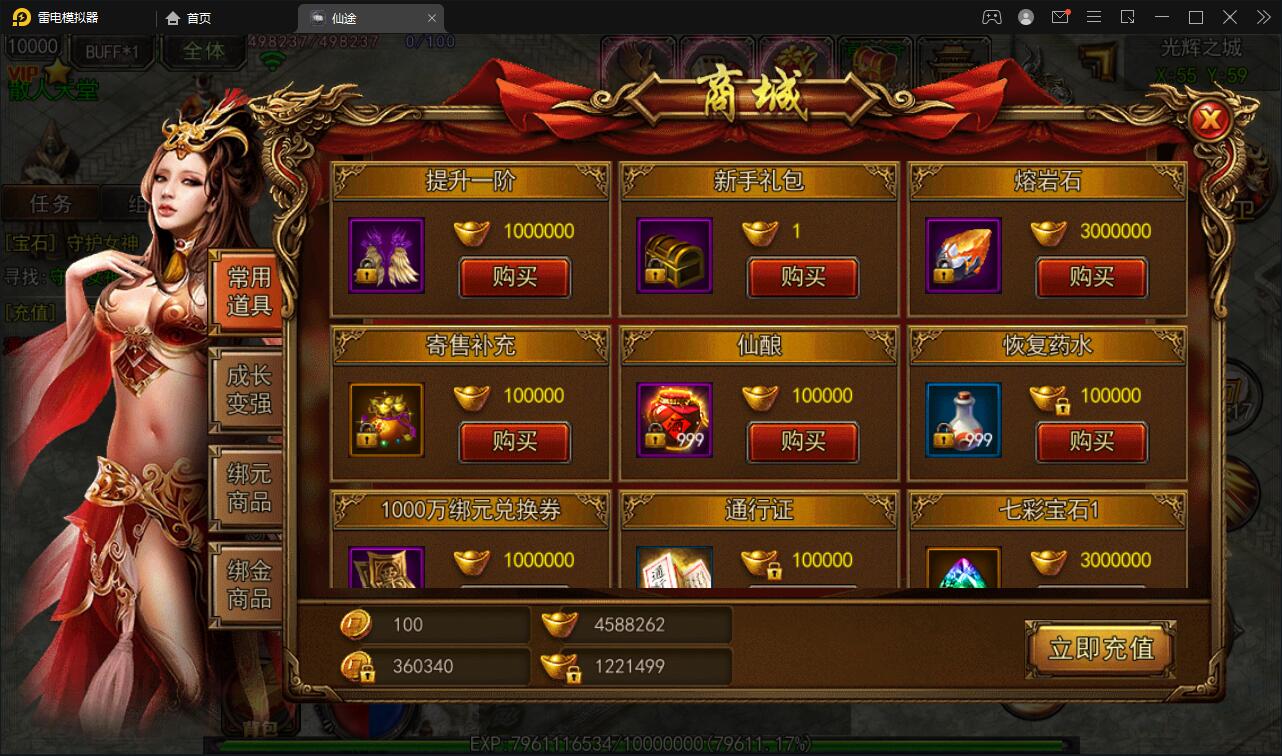Image resolution: width=1282 pixels, height=756 pixels.
Task: Click the 购买 button under 新手礼包
Action: 803,278
